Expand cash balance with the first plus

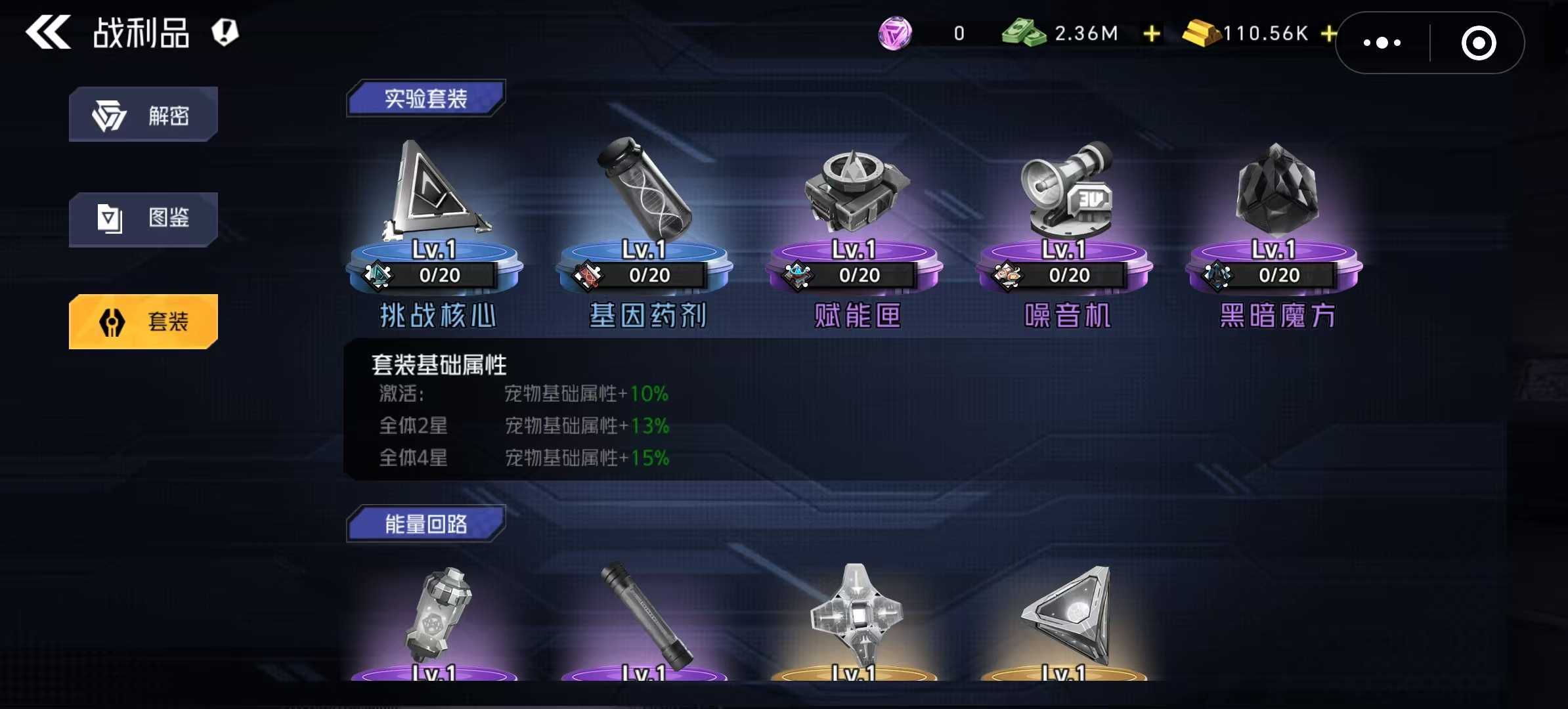point(1150,33)
